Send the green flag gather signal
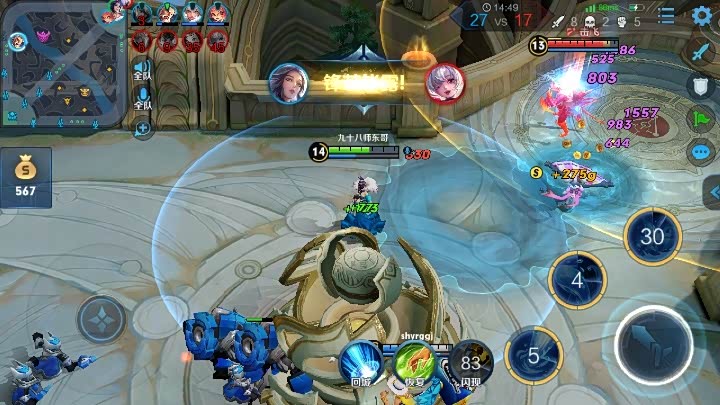Image resolution: width=720 pixels, height=405 pixels. click(x=702, y=119)
